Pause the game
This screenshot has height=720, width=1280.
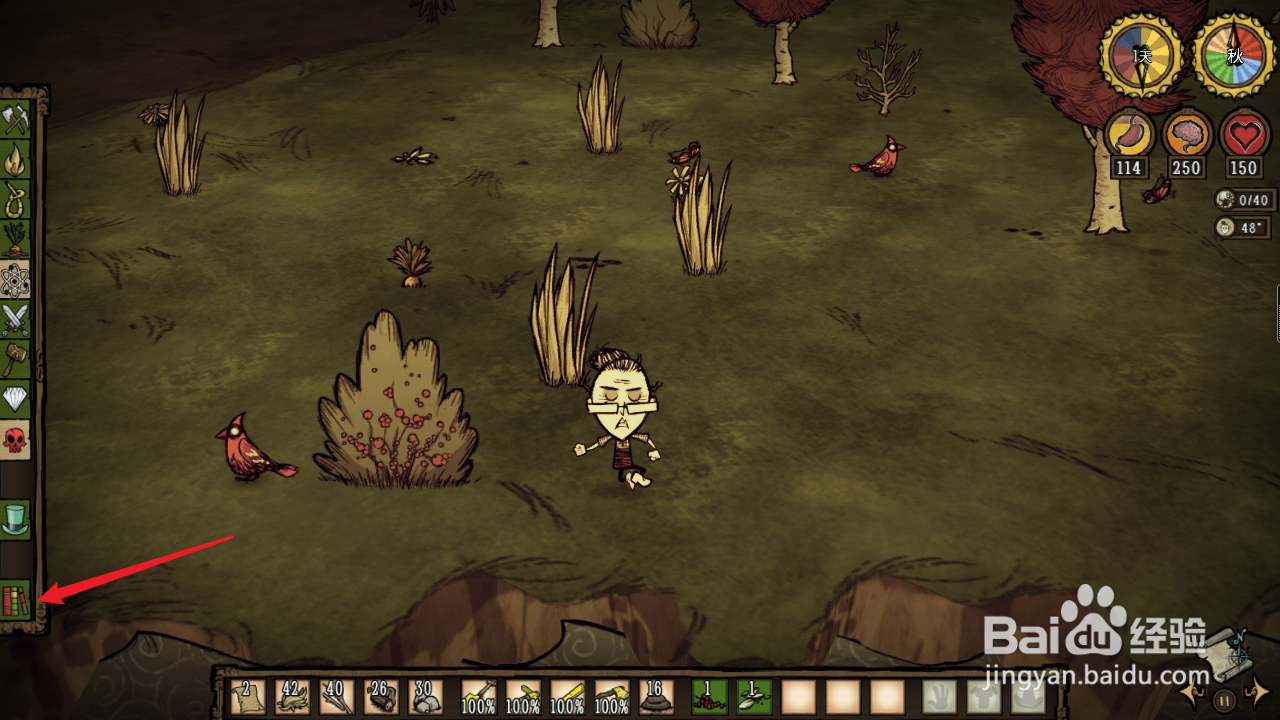tap(1224, 700)
